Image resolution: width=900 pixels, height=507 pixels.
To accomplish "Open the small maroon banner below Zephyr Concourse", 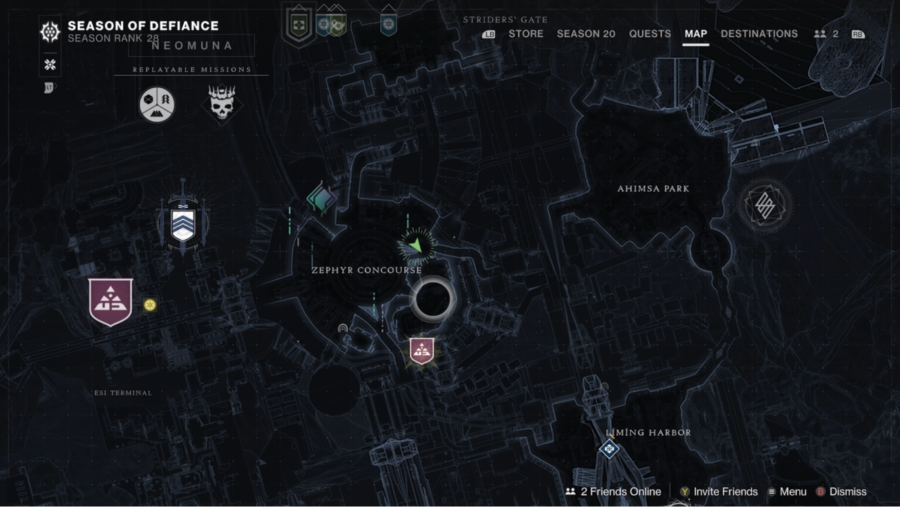I will click(422, 350).
